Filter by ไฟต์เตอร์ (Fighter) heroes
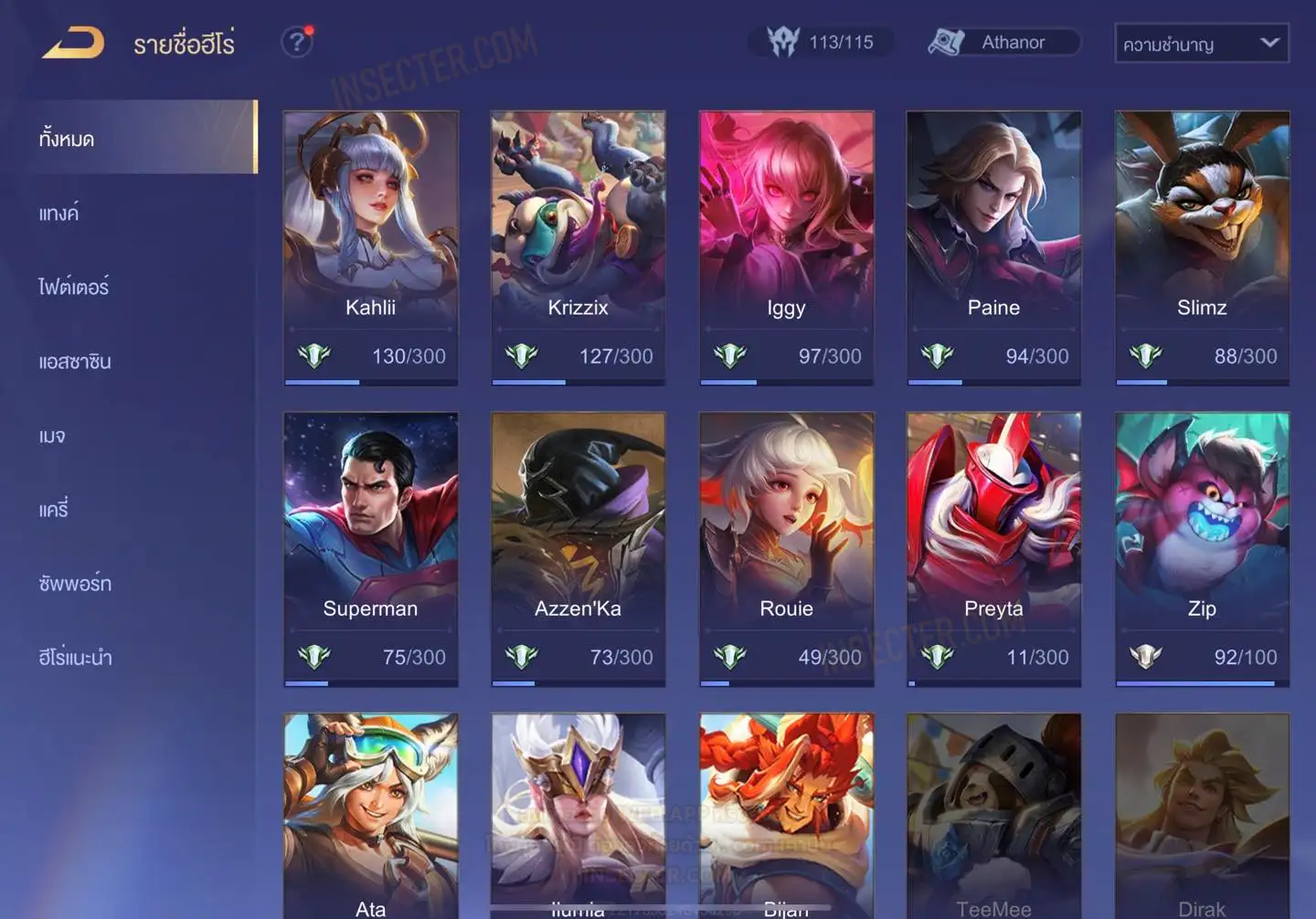 click(74, 287)
